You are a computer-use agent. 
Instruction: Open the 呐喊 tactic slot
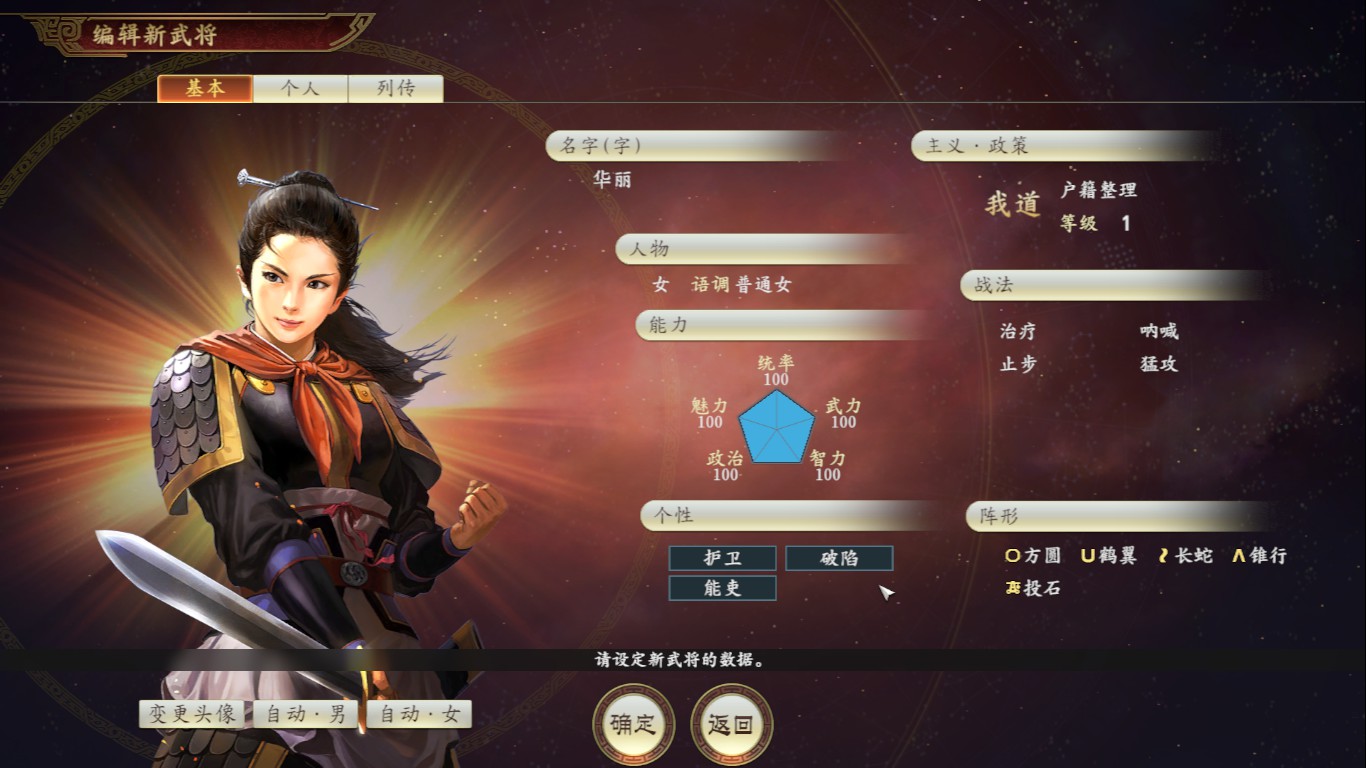point(1160,329)
